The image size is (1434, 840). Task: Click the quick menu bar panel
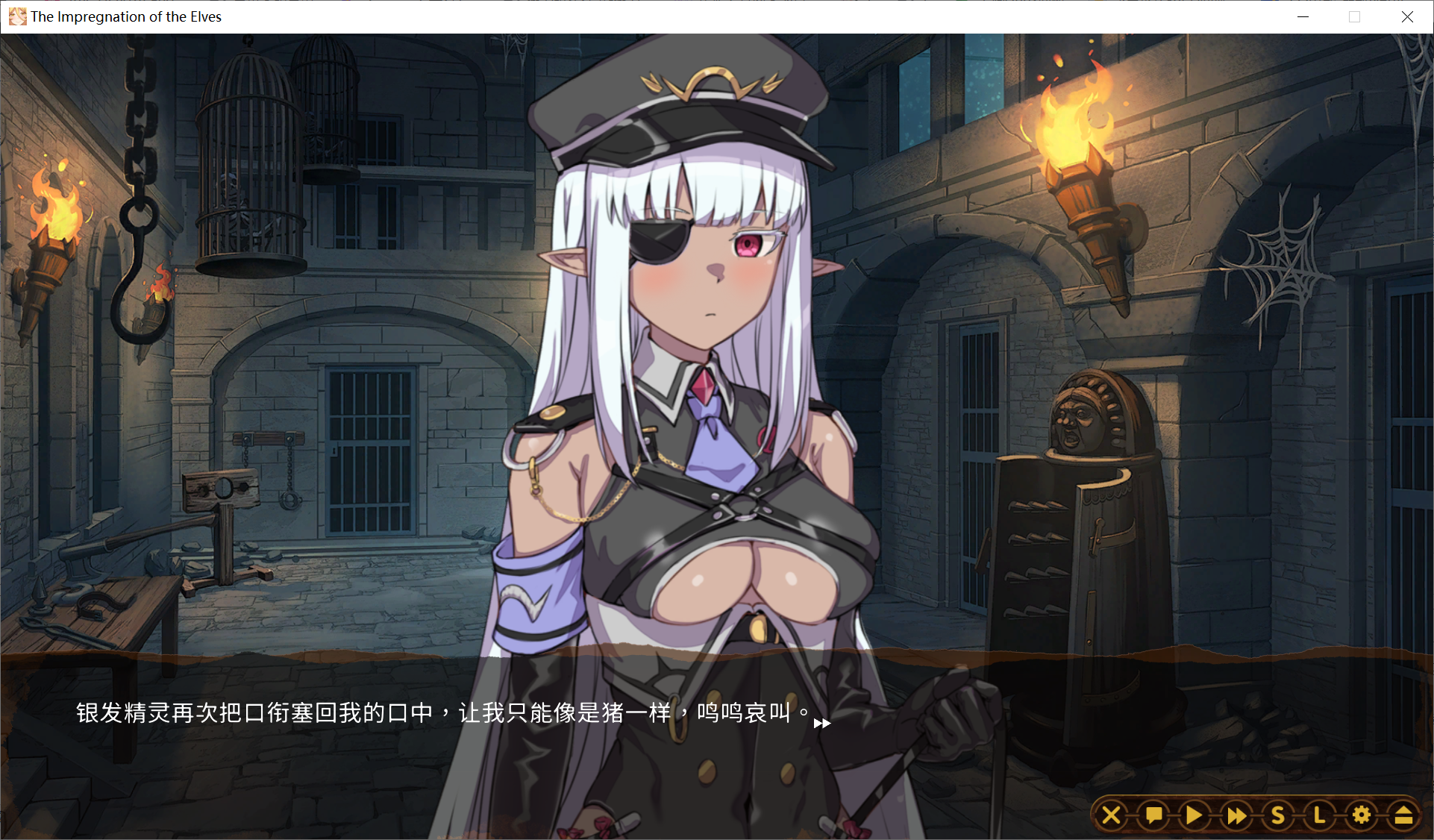pyautogui.click(x=1257, y=815)
